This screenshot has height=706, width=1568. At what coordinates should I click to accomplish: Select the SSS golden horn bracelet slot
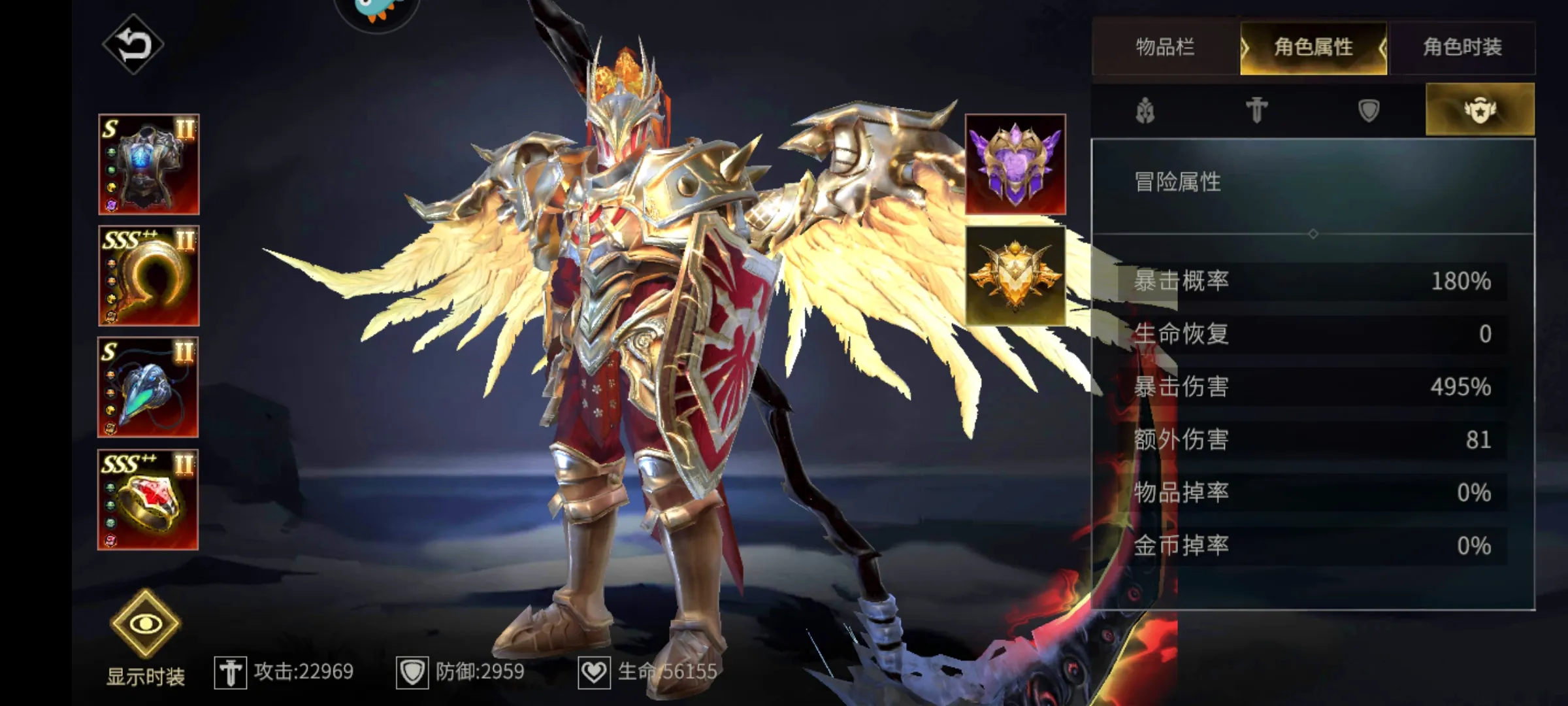point(149,276)
